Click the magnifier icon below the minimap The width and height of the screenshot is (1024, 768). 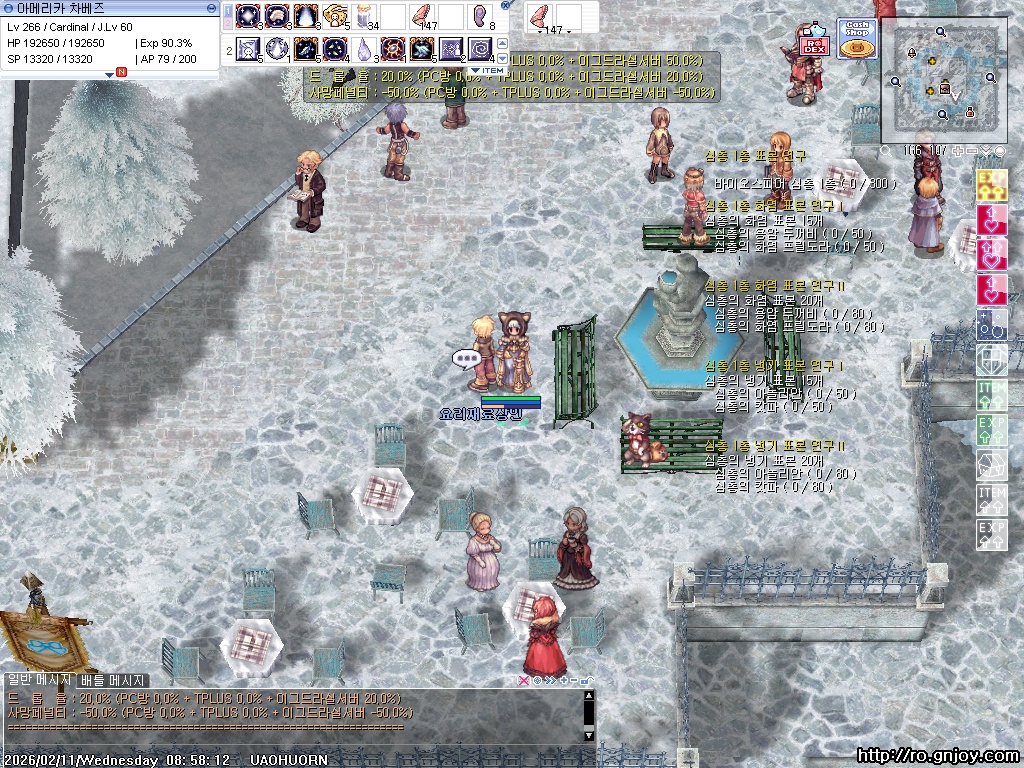coord(886,151)
